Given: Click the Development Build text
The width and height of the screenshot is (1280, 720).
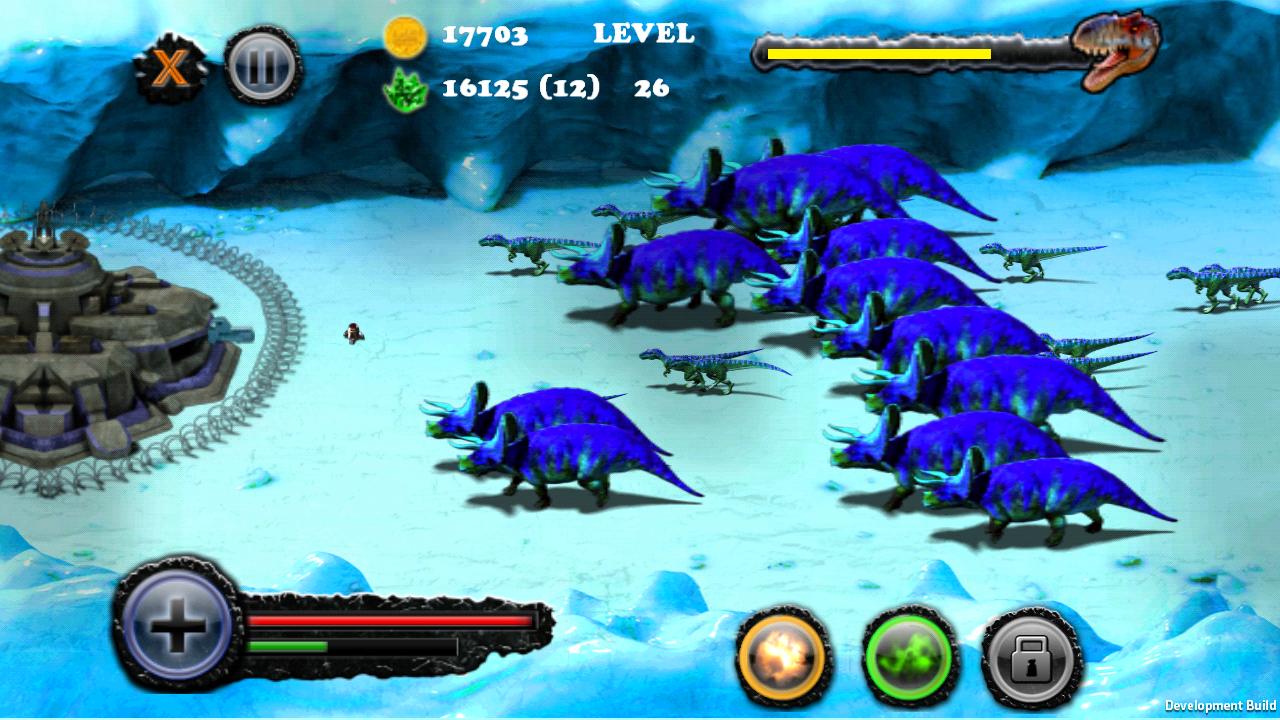Looking at the screenshot, I should coord(1221,706).
